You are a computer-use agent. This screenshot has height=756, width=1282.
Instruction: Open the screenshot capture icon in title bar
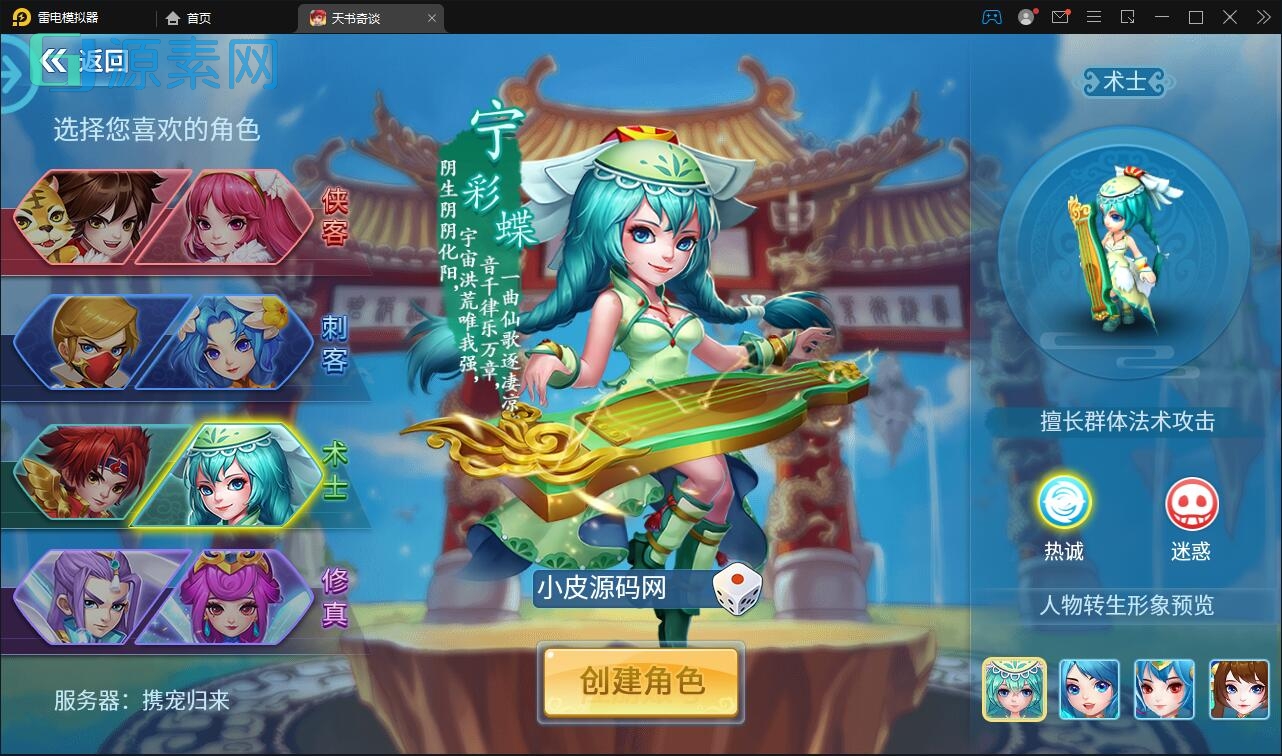coord(1128,17)
